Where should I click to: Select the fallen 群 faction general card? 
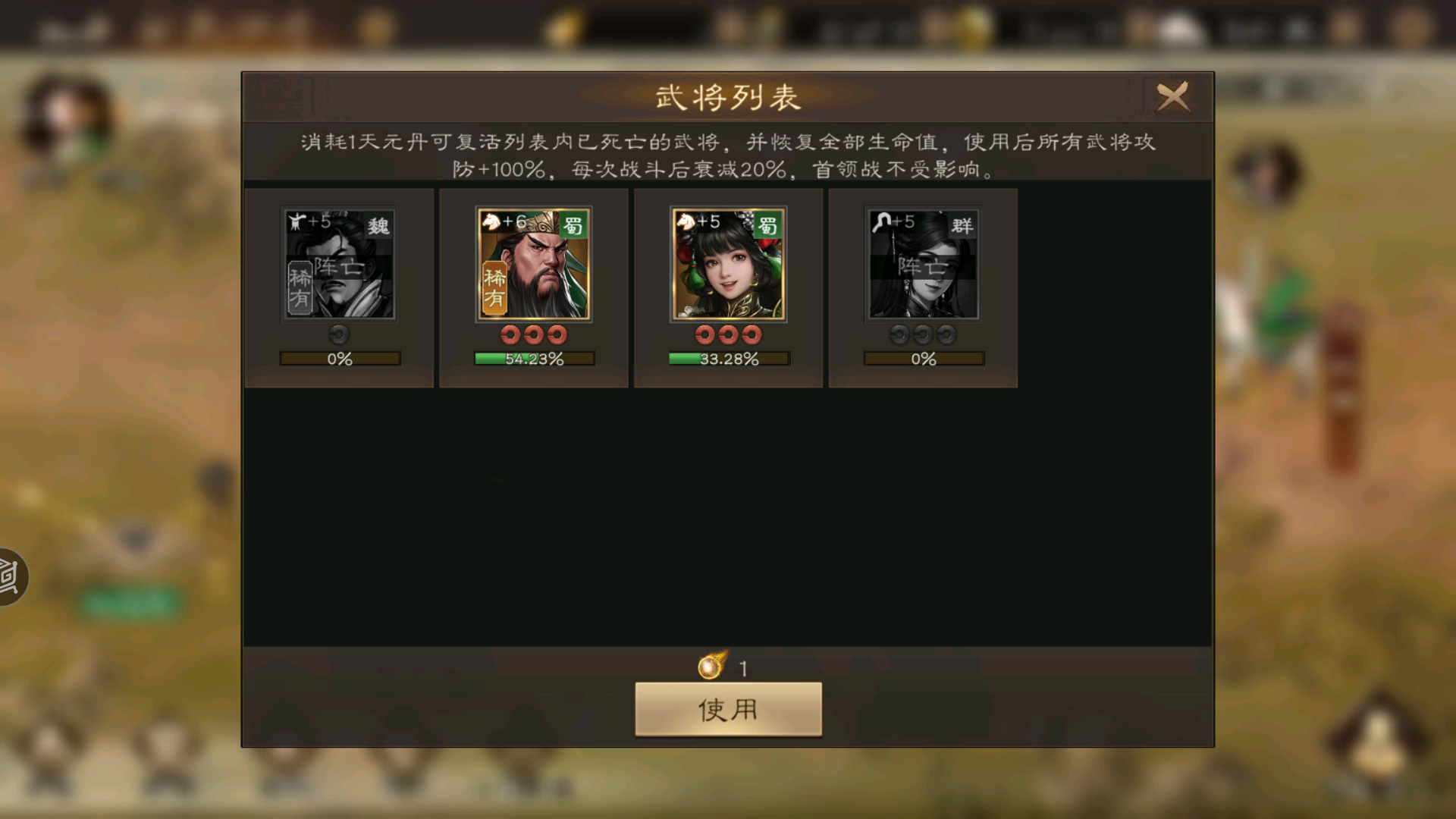pos(922,287)
